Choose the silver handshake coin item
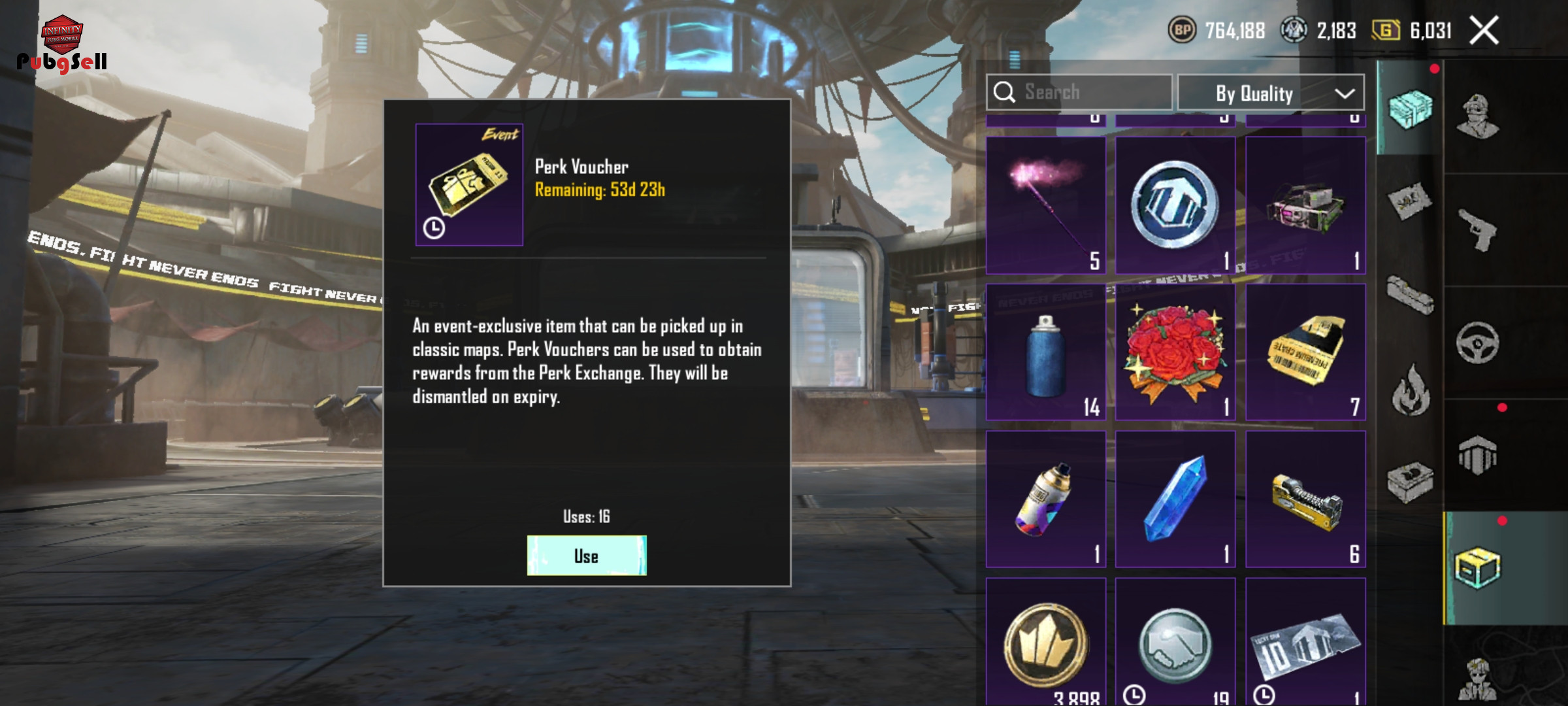This screenshot has width=1568, height=706. pyautogui.click(x=1175, y=644)
